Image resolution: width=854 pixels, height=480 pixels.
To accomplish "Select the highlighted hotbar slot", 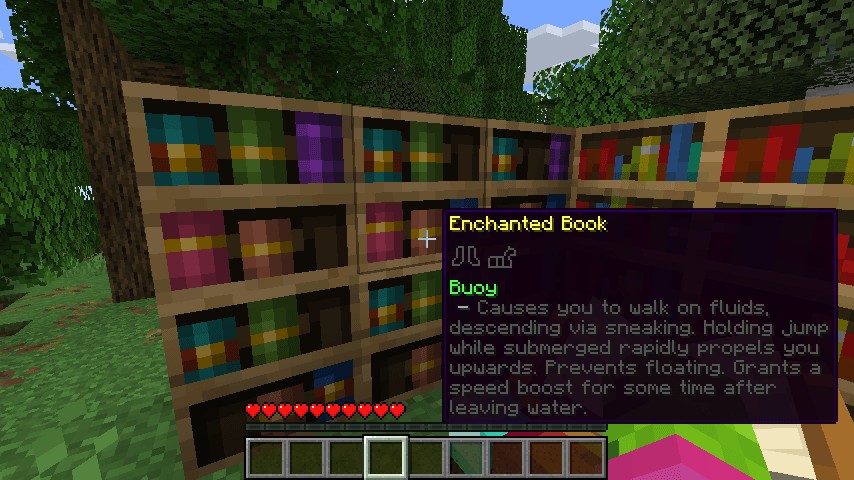I will click(x=386, y=458).
